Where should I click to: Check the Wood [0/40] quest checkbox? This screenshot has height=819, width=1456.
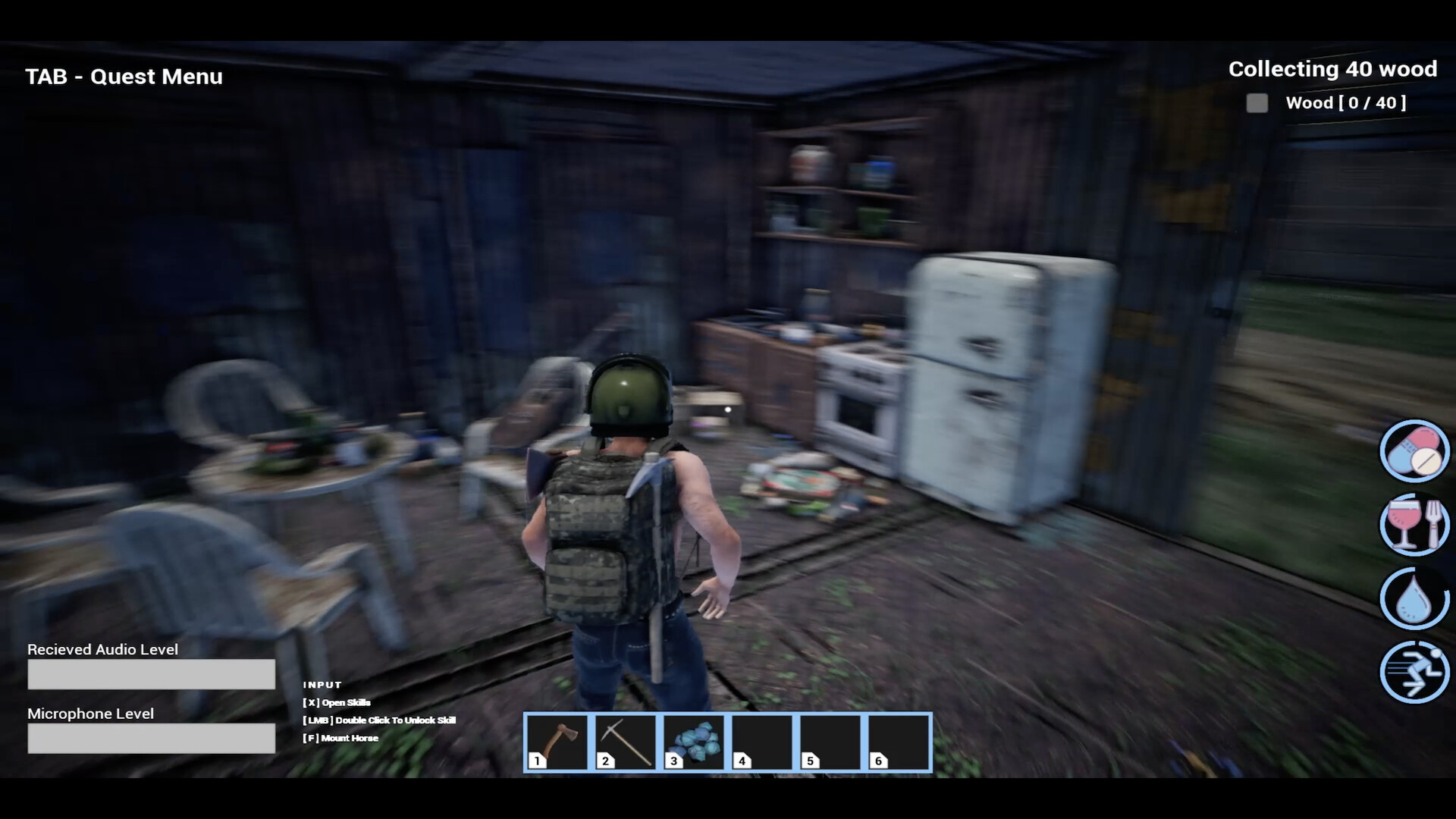pos(1257,103)
